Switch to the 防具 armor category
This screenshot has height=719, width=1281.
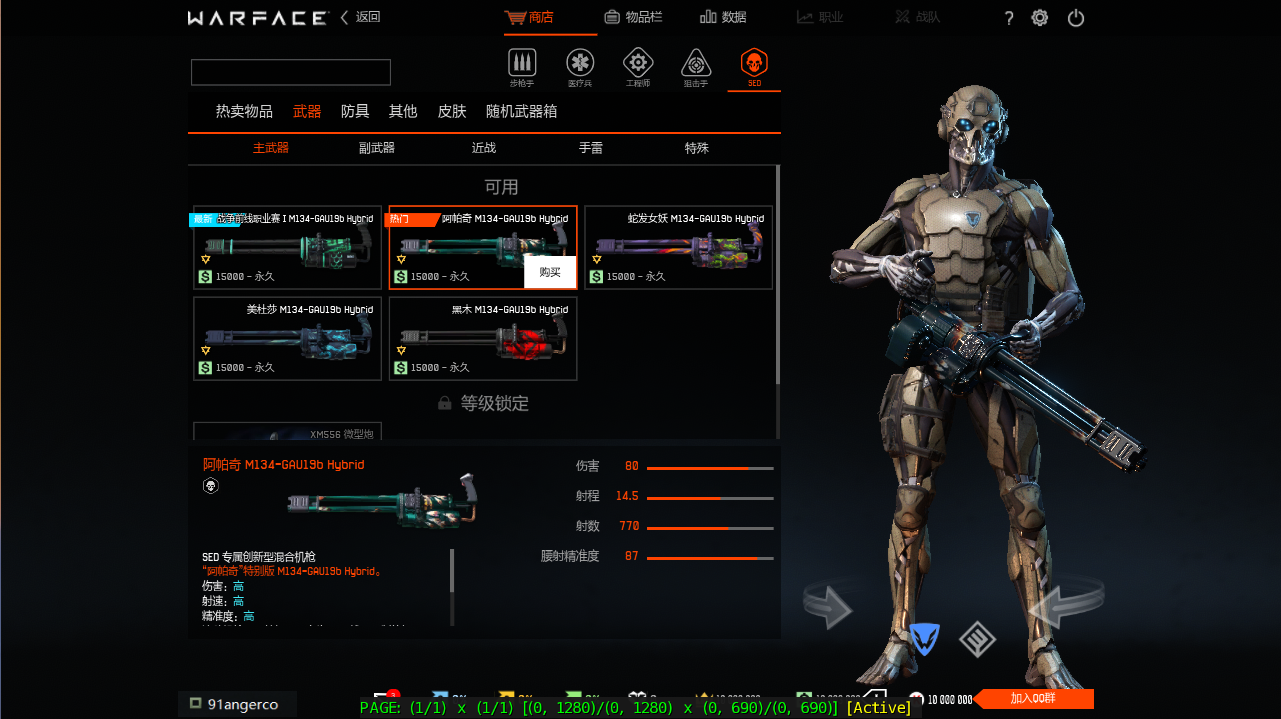[355, 111]
